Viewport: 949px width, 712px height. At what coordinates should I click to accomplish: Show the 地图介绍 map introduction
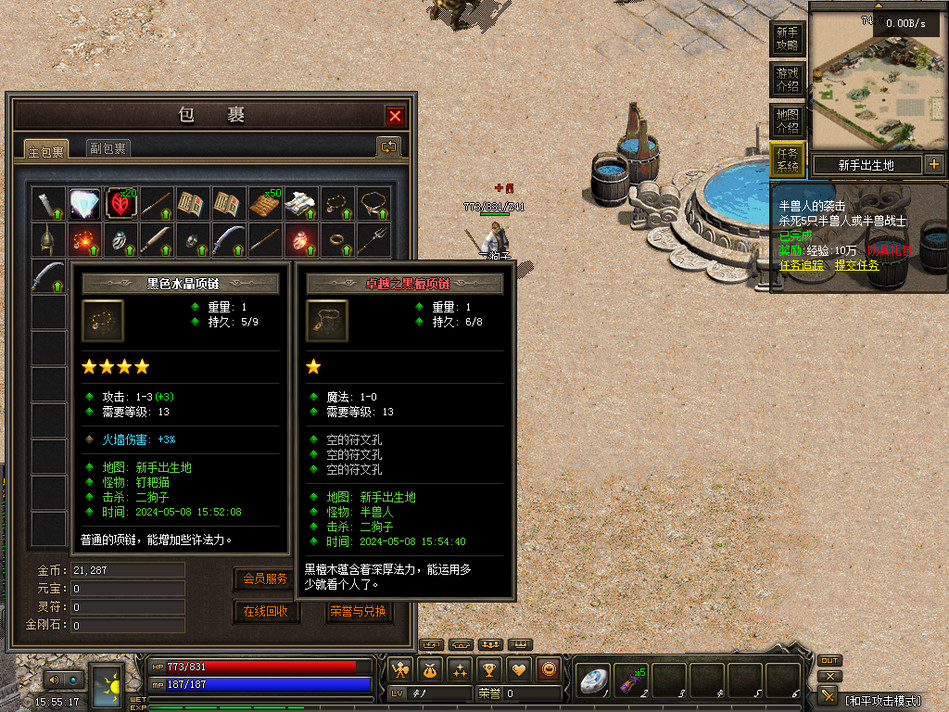pos(788,121)
